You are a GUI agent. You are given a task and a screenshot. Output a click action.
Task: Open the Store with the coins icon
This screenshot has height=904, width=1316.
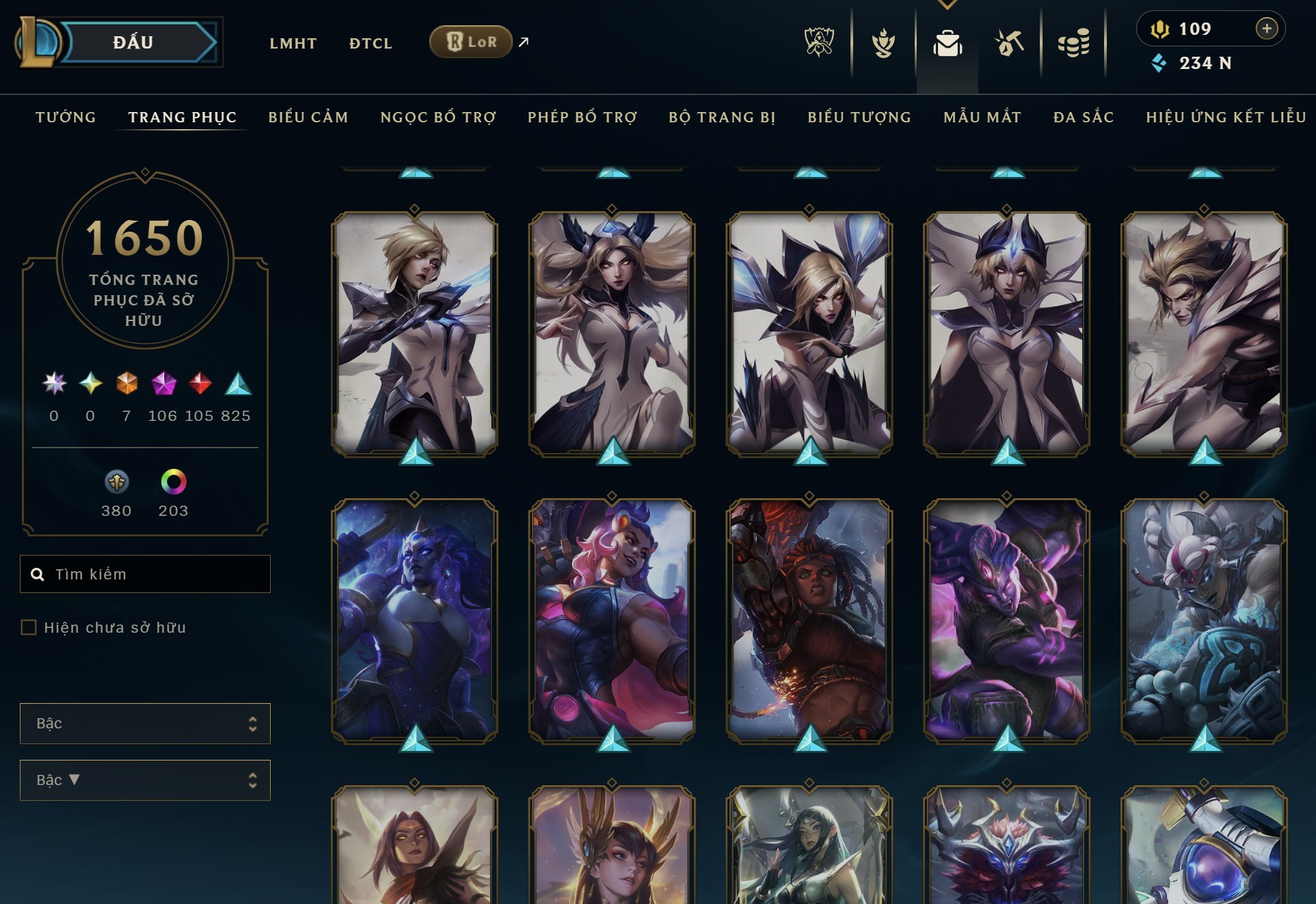click(1075, 43)
